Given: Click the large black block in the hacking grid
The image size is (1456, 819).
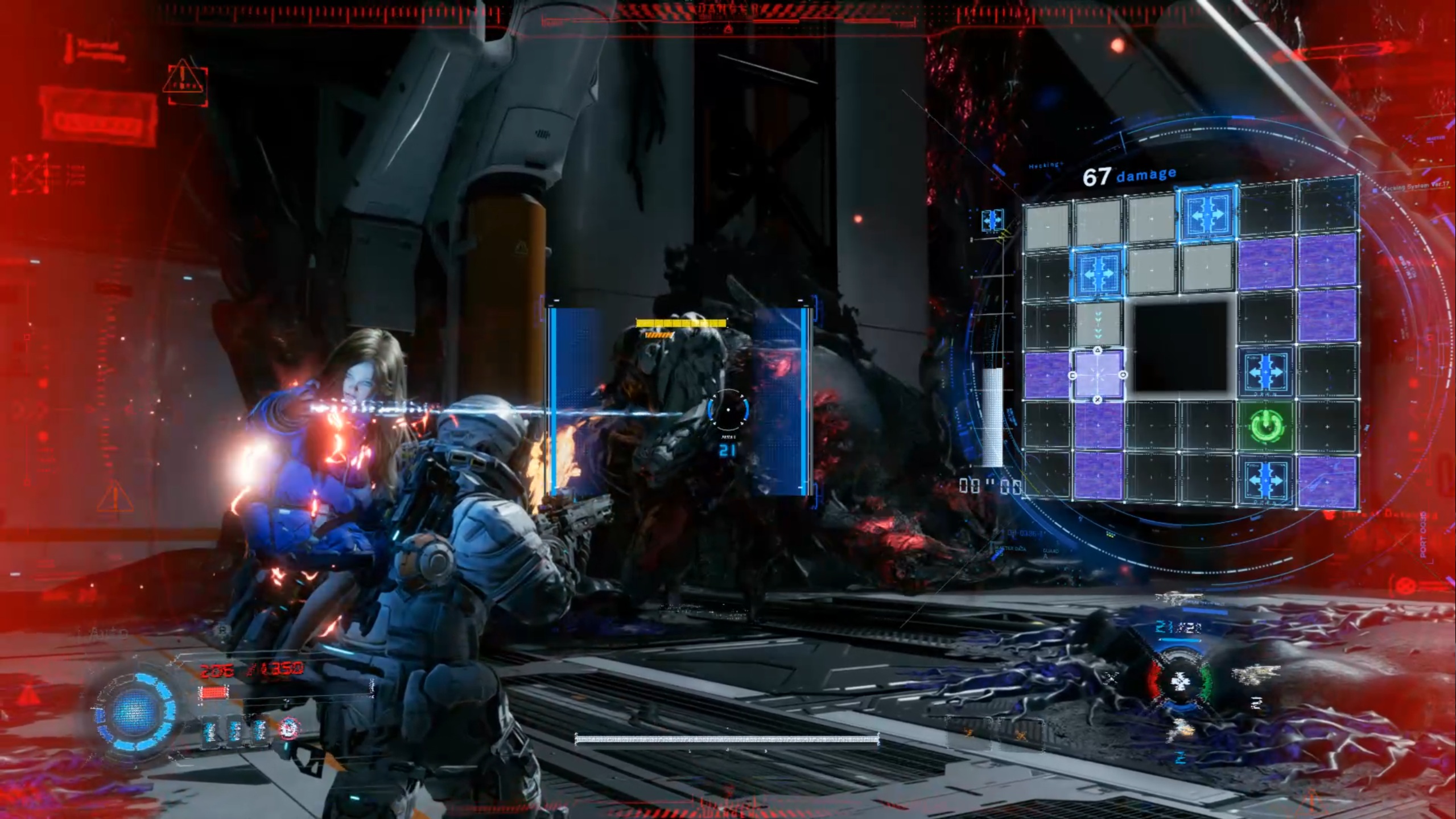Looking at the screenshot, I should 1181,347.
